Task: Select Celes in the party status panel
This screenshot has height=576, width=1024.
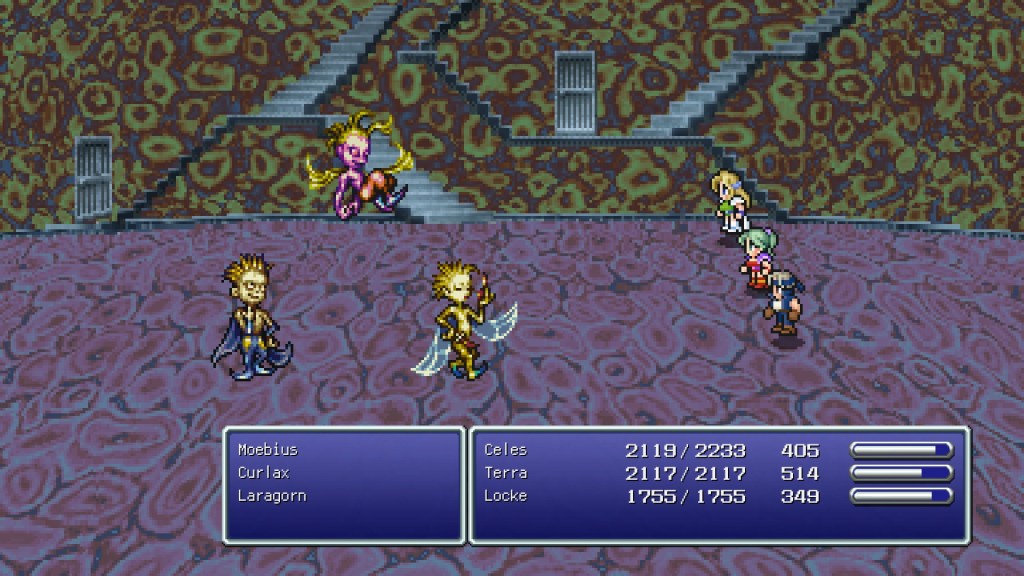Action: (505, 450)
